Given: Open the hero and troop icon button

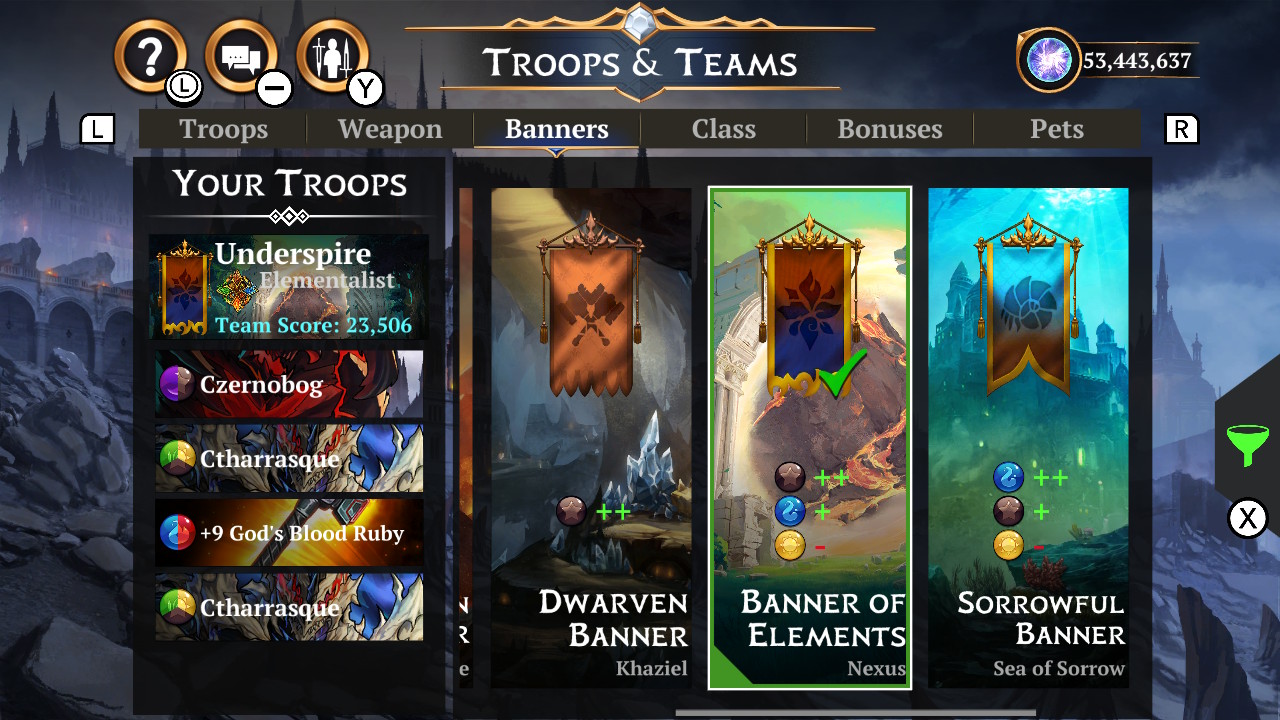Looking at the screenshot, I should (332, 57).
